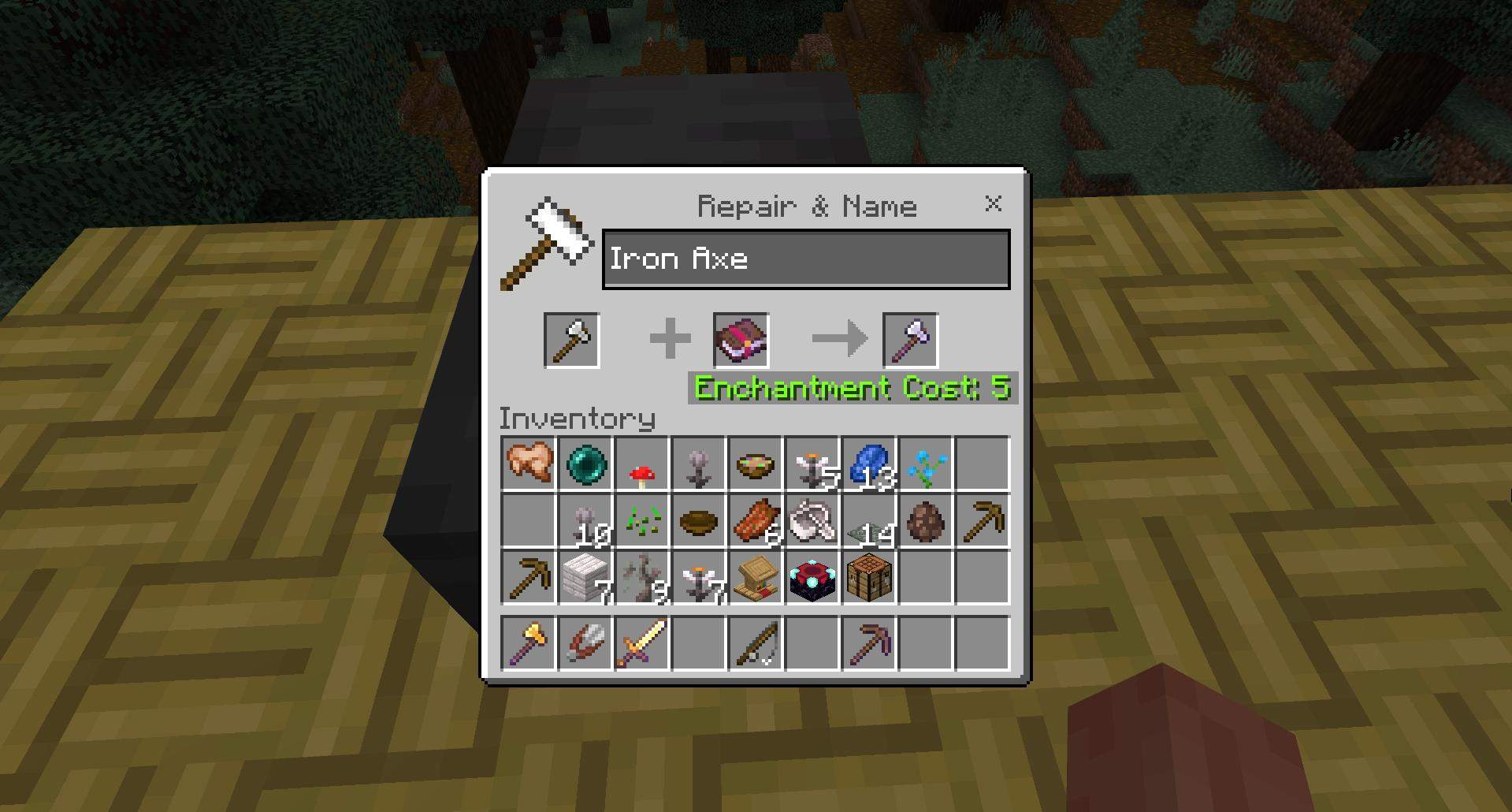Select the enchanting table block

[x=812, y=578]
